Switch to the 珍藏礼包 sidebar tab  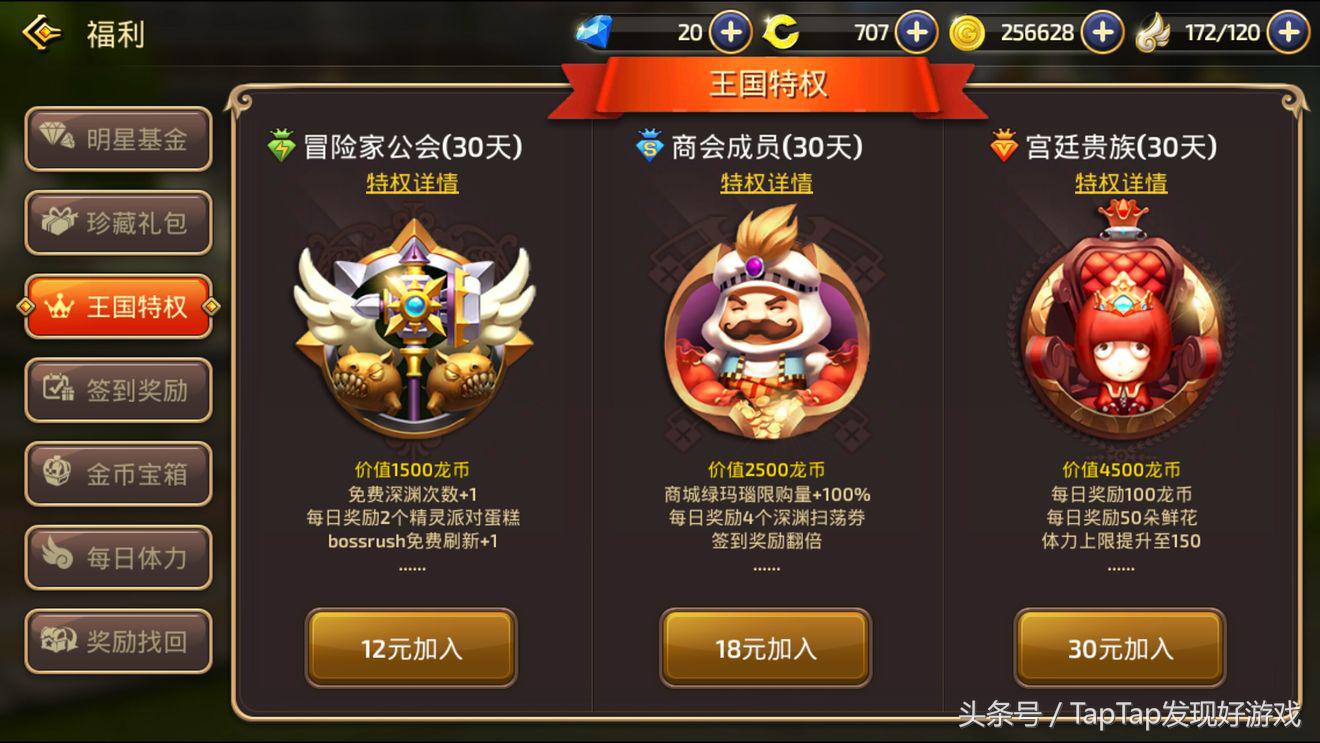point(118,222)
